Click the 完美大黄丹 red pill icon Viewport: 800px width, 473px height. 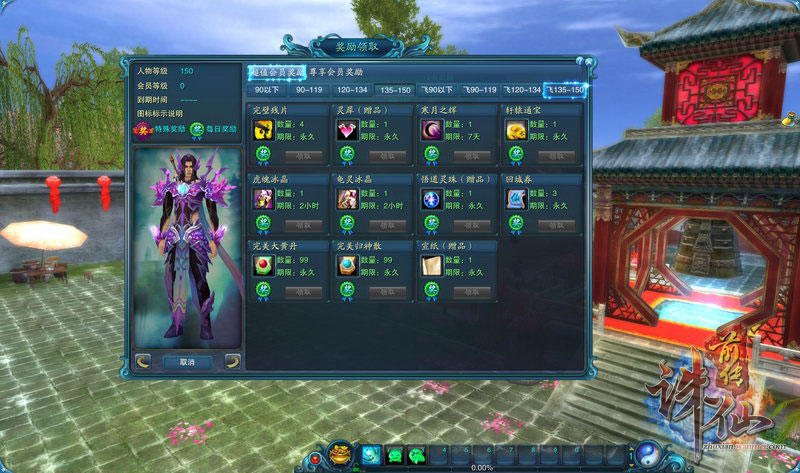click(263, 266)
